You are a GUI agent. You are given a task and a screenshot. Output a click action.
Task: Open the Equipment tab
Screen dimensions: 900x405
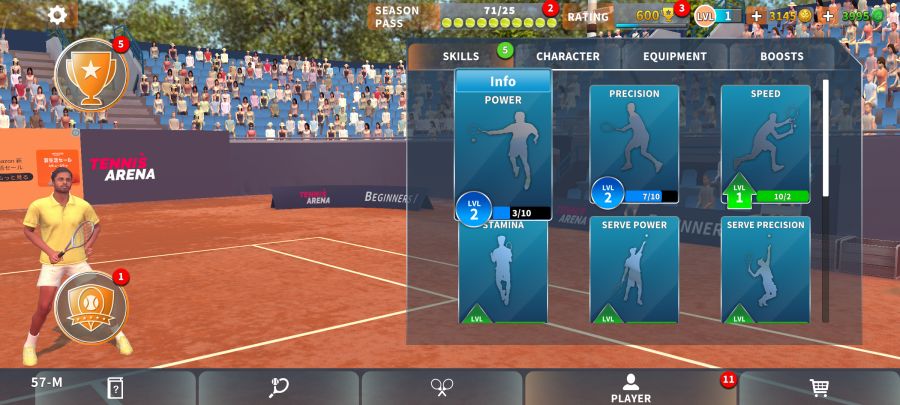click(x=675, y=57)
